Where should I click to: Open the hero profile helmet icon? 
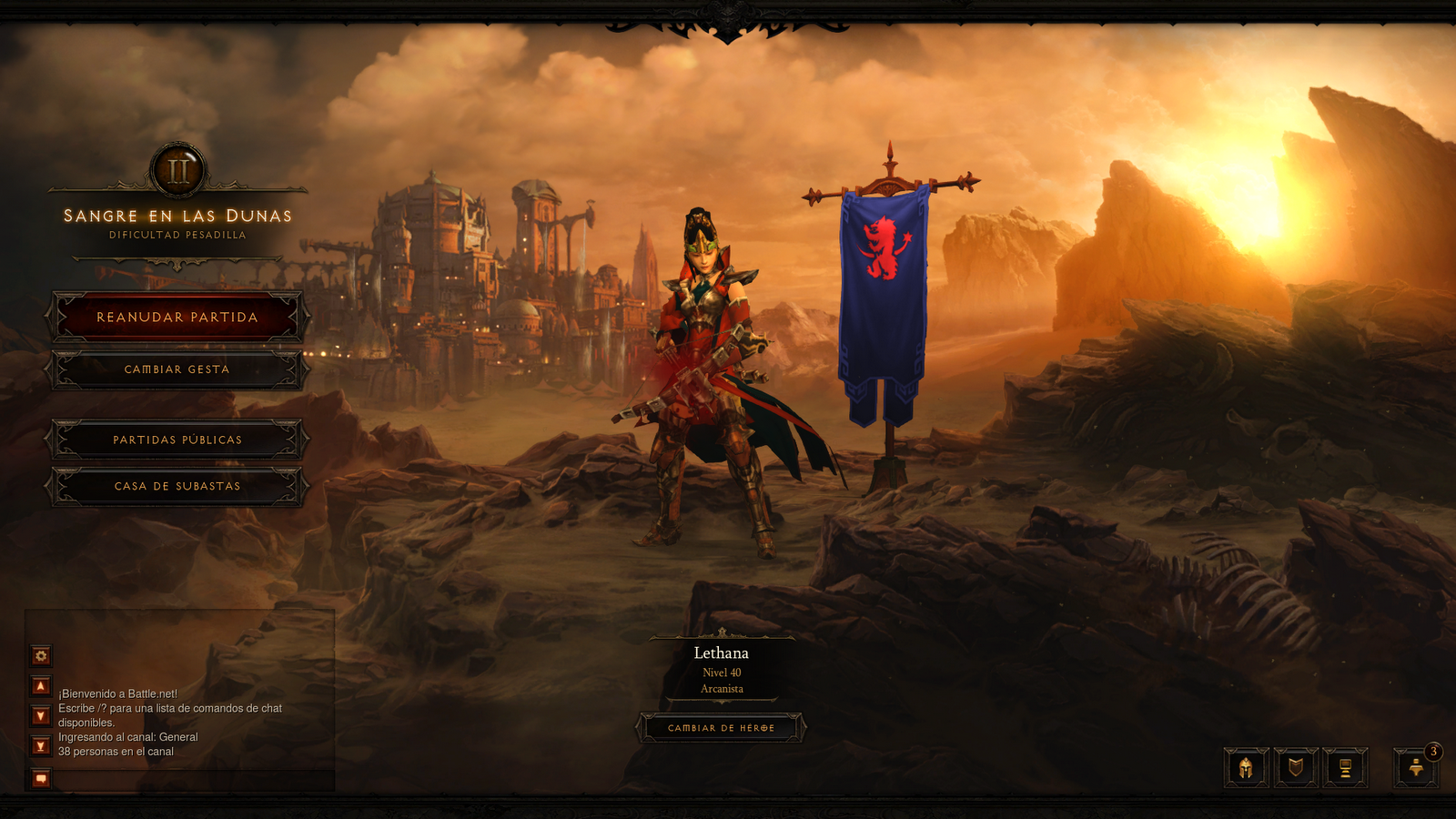click(1246, 767)
